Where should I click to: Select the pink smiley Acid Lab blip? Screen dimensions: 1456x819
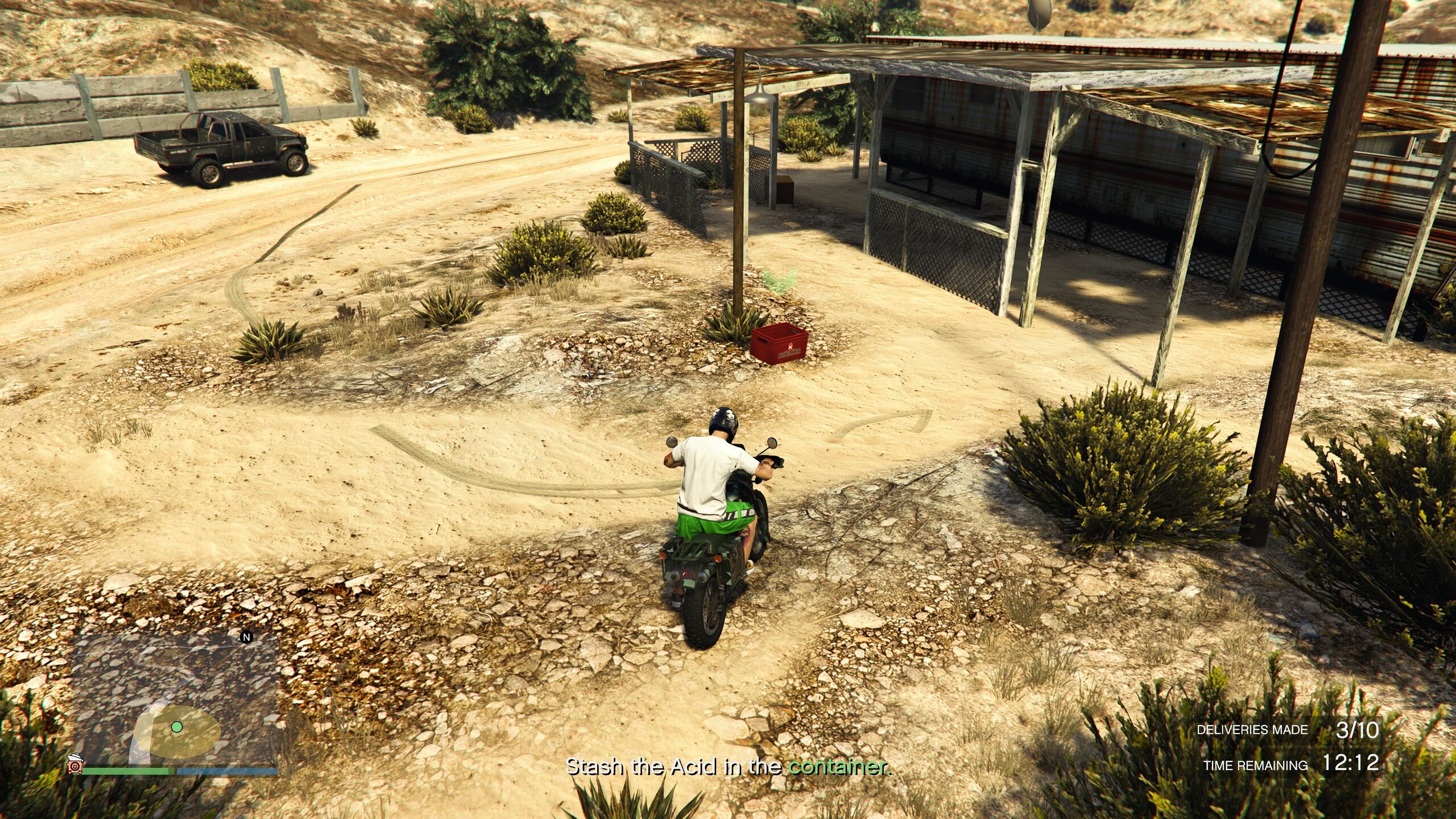75,765
